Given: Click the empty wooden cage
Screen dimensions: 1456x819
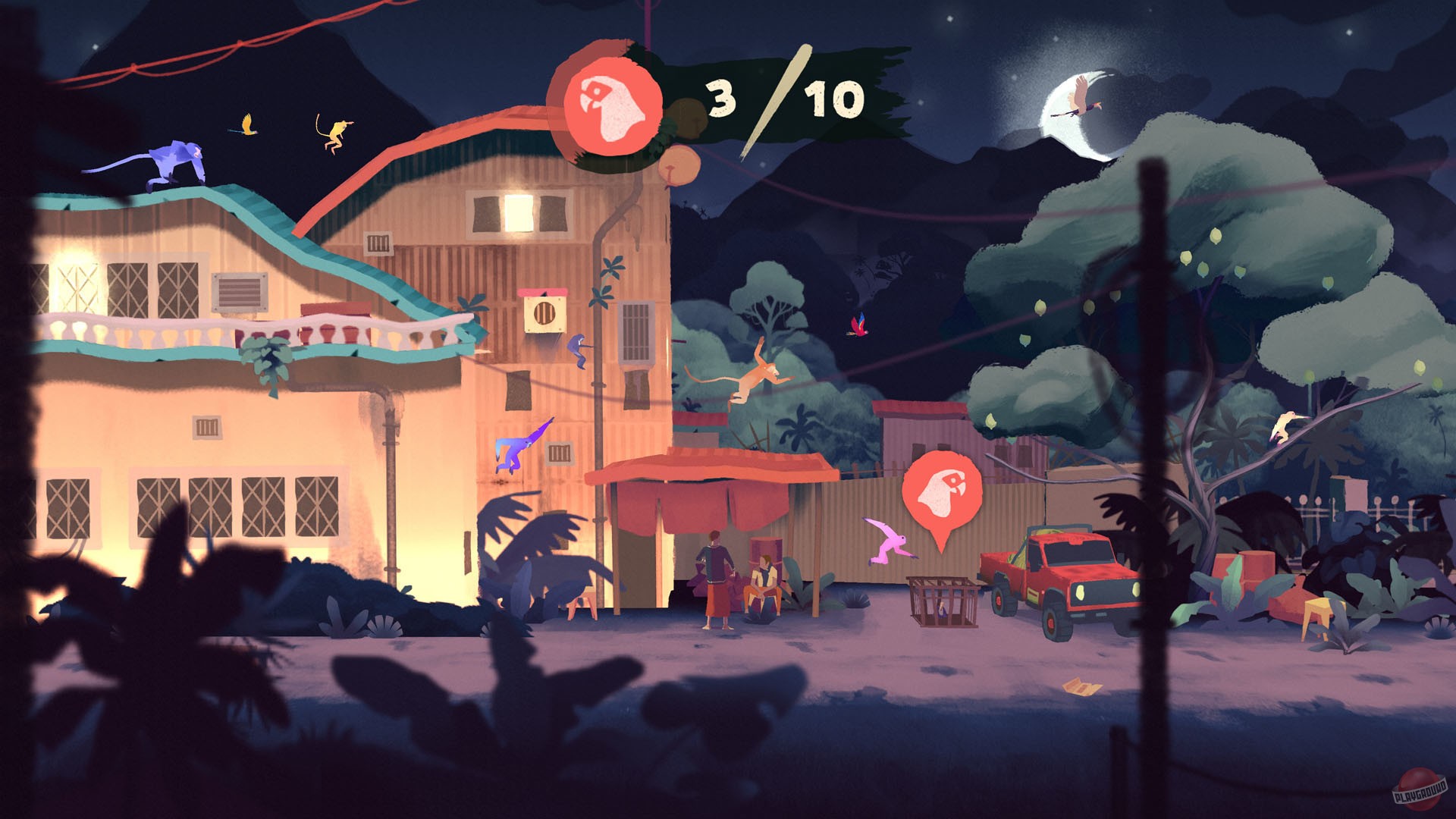Looking at the screenshot, I should (940, 603).
